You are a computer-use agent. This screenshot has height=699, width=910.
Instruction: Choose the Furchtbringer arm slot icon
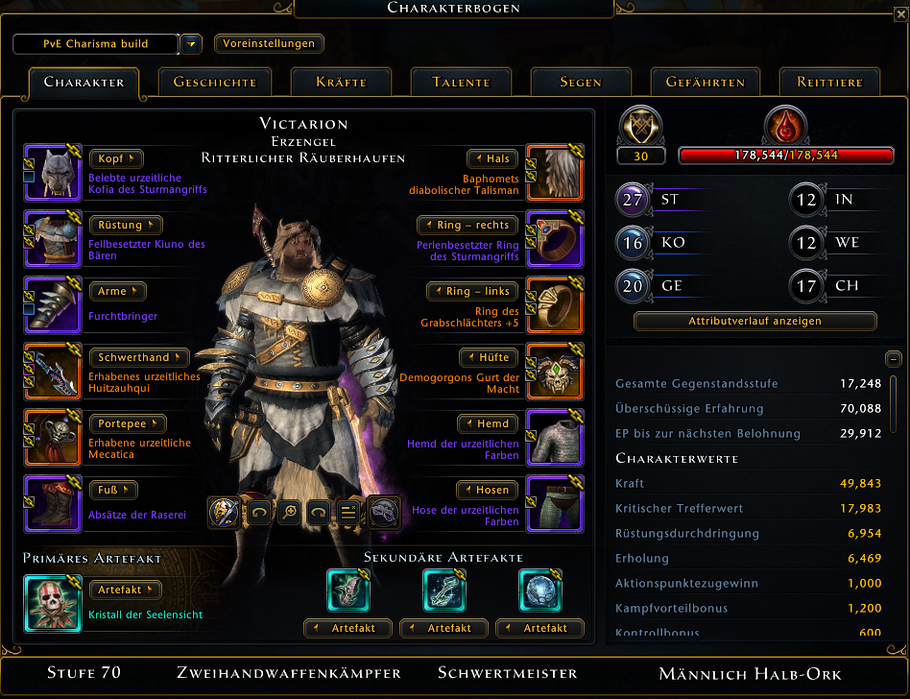(x=53, y=305)
